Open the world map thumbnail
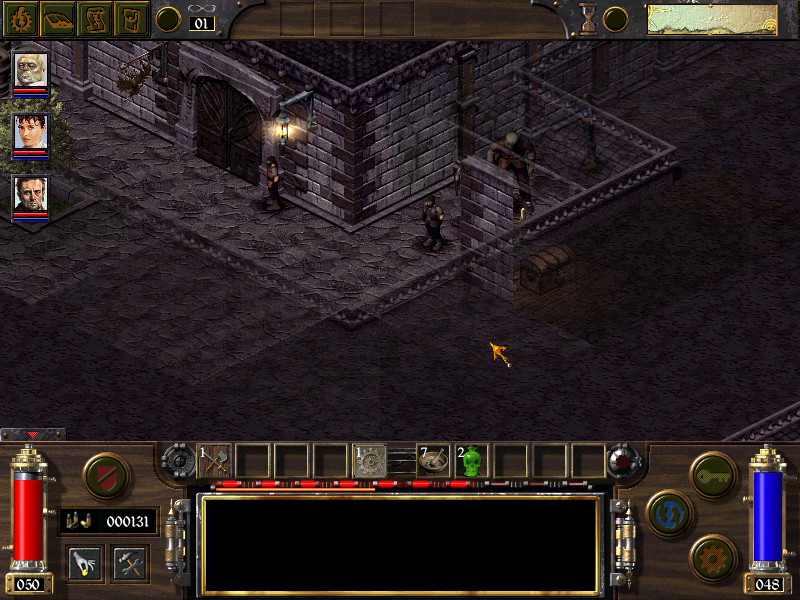800x600 pixels. click(712, 19)
